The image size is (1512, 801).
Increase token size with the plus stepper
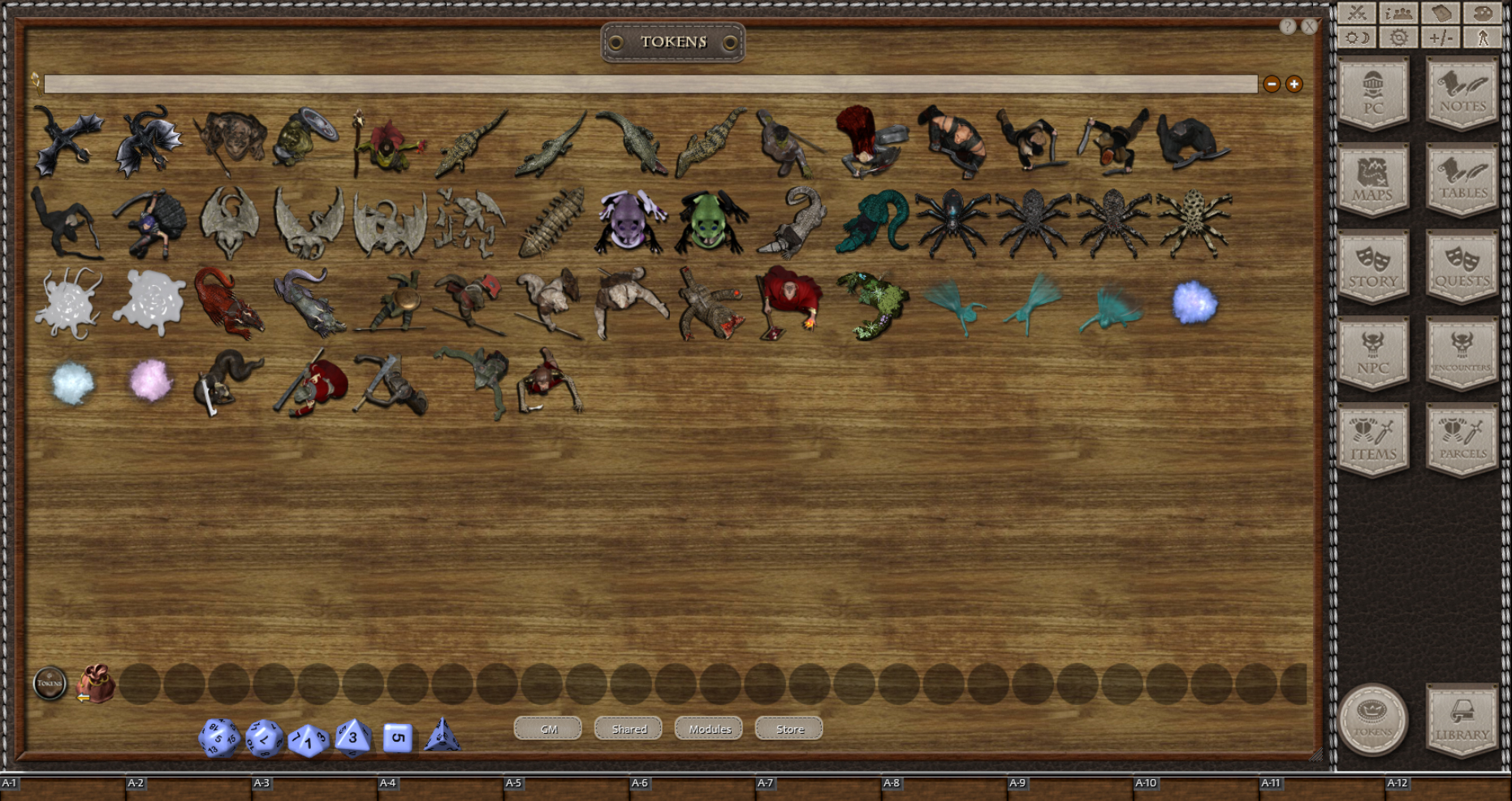[x=1293, y=84]
